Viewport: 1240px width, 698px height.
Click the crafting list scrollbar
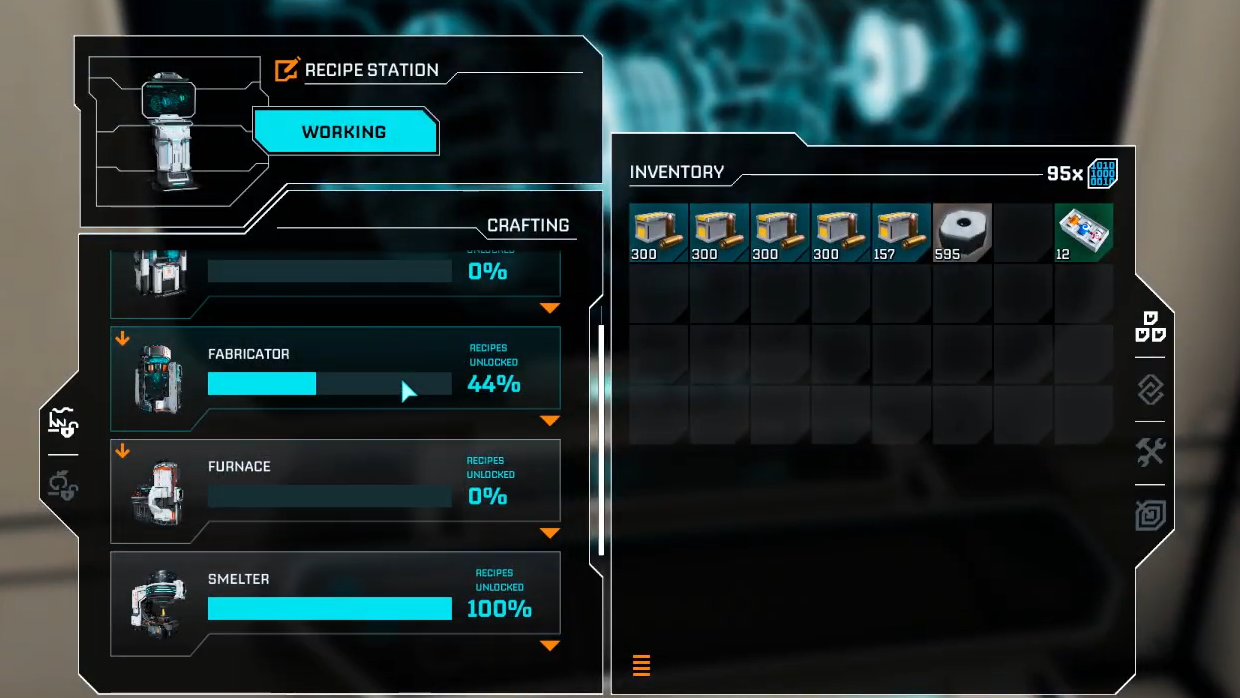(601, 440)
